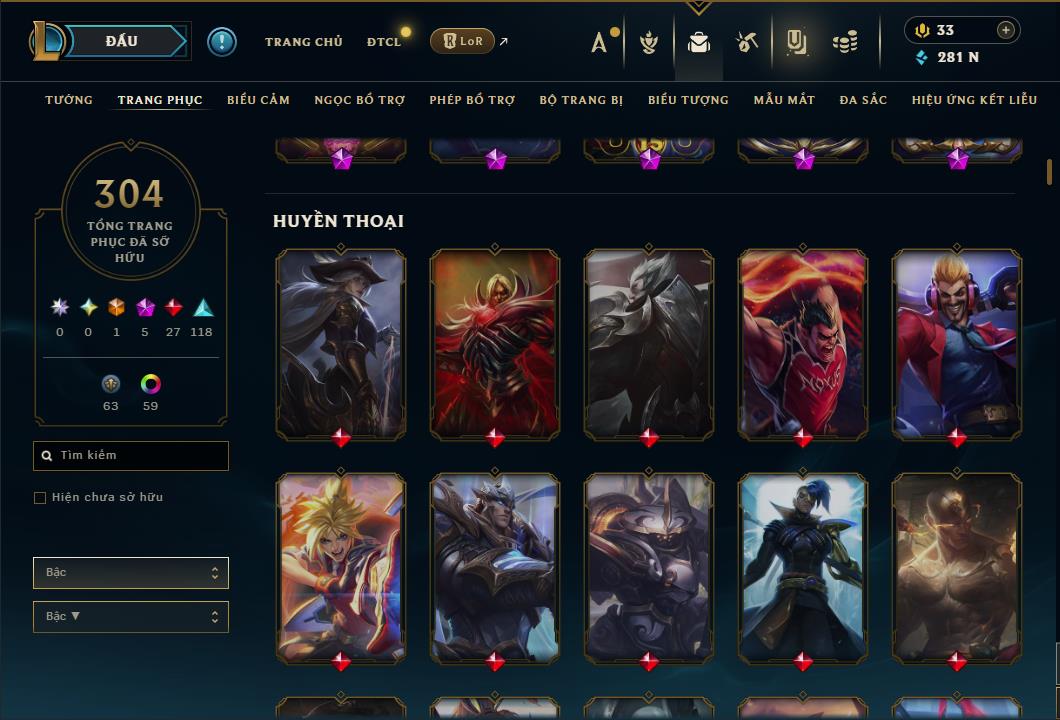Viewport: 1060px width, 720px height.
Task: Launch the LoR external link
Action: (x=464, y=41)
